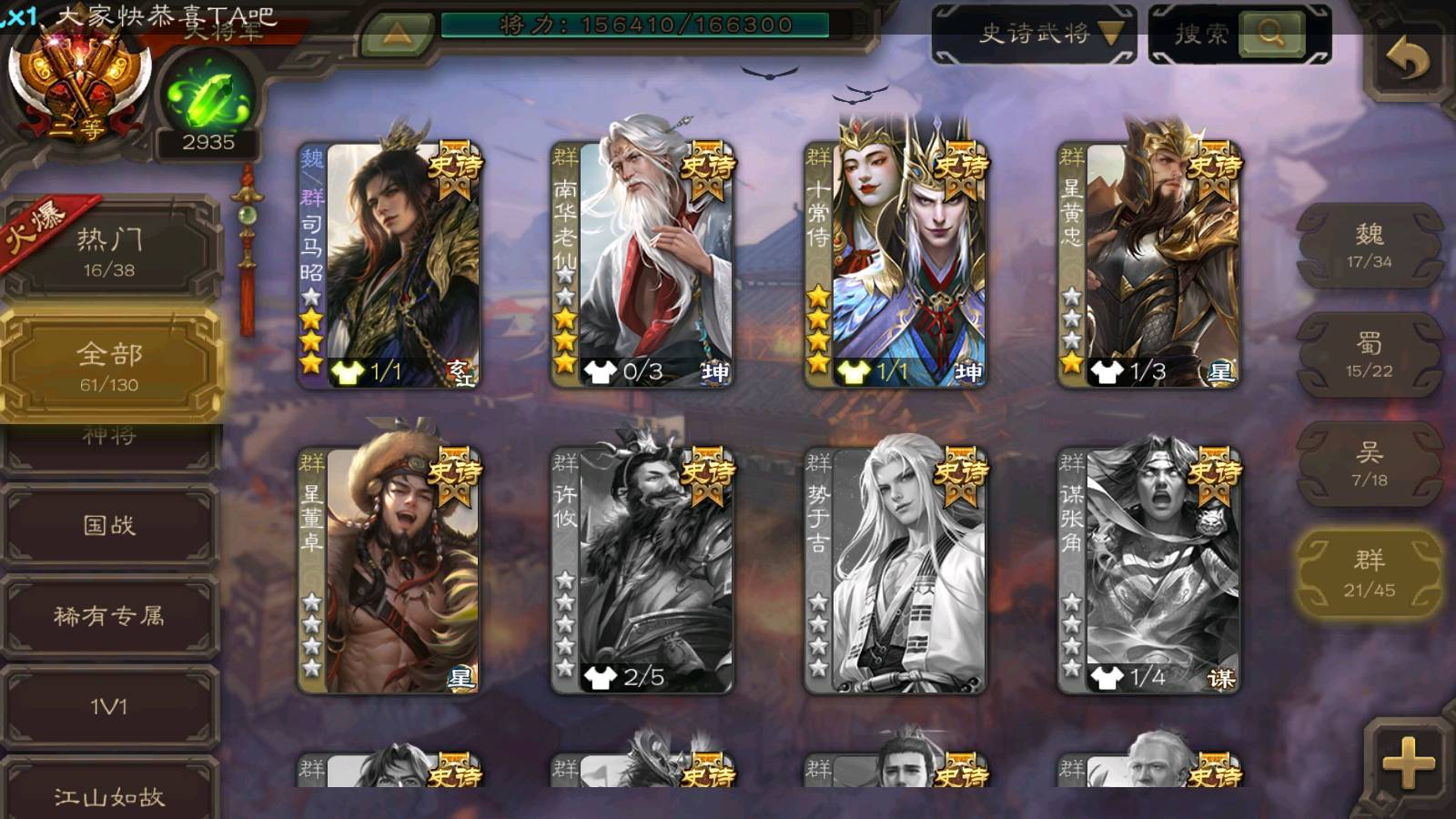Screen dimensions: 1456x819
Task: Select the 全部 category tab
Action: pos(109,365)
